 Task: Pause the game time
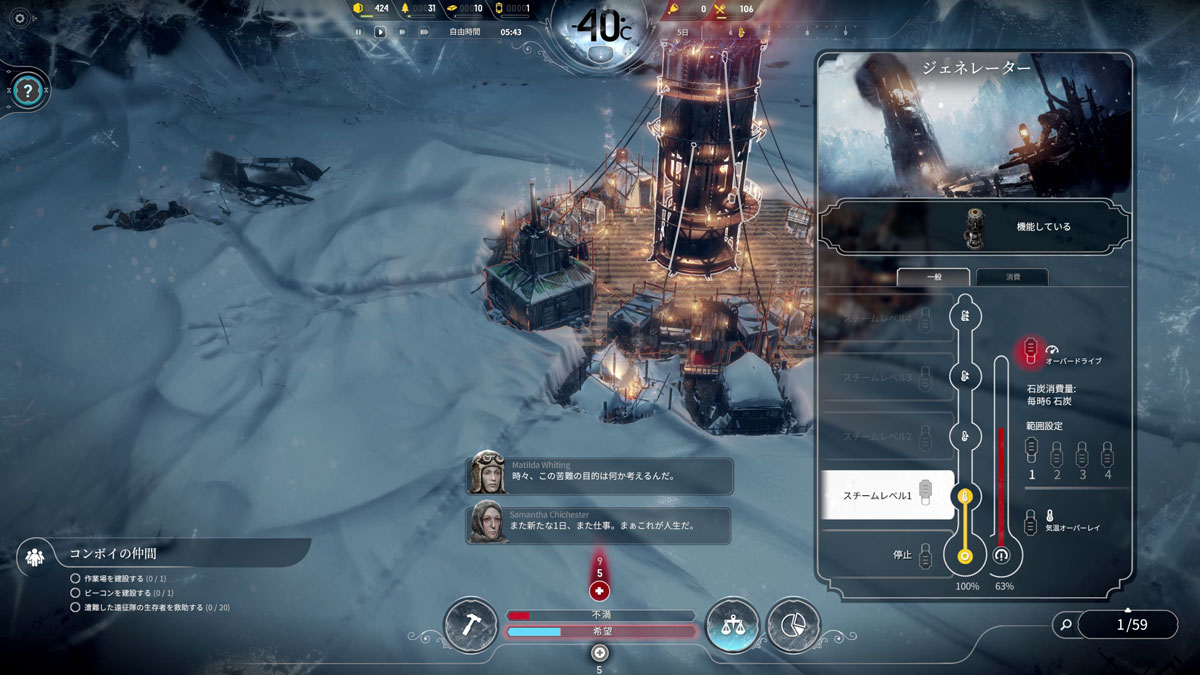[358, 32]
